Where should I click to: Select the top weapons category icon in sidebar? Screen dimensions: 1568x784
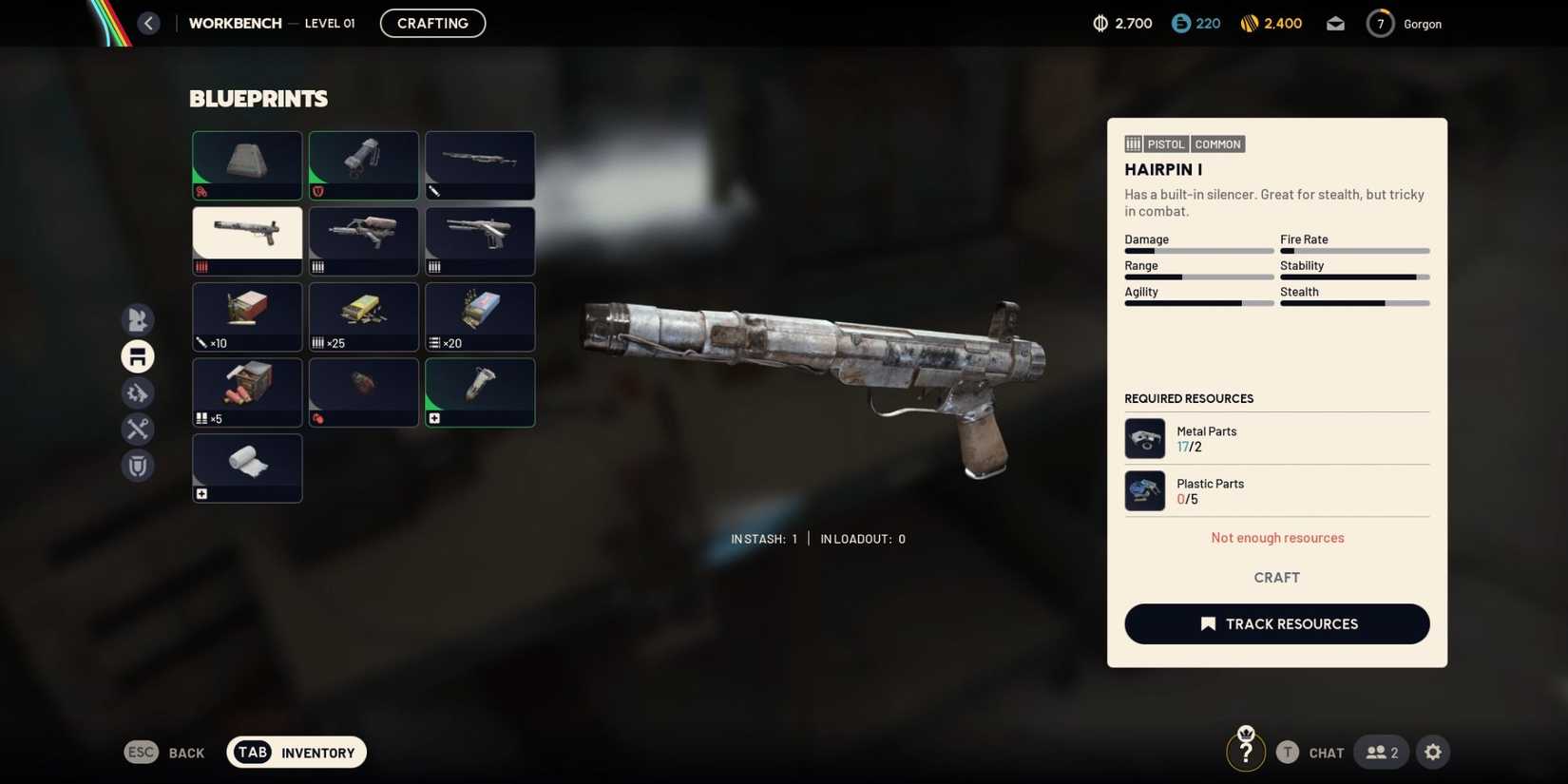137,320
